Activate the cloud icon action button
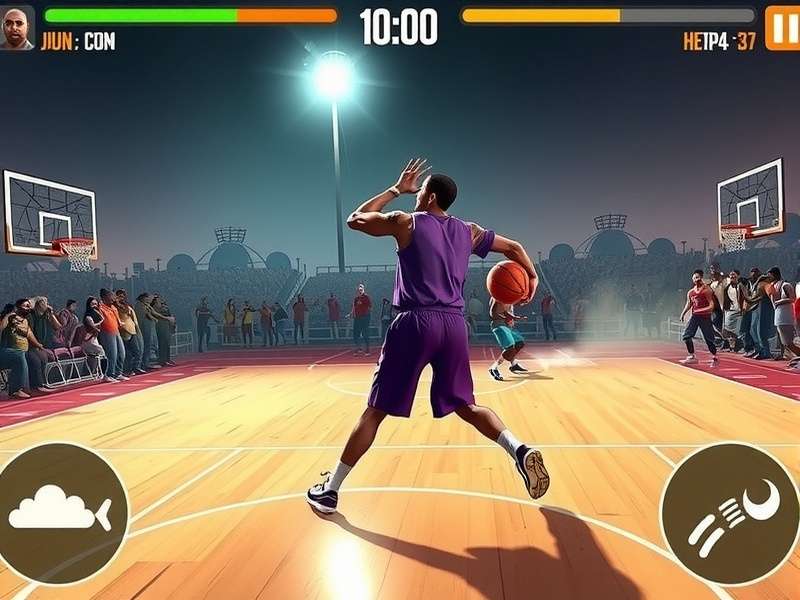Image resolution: width=800 pixels, height=600 pixels. coord(60,512)
